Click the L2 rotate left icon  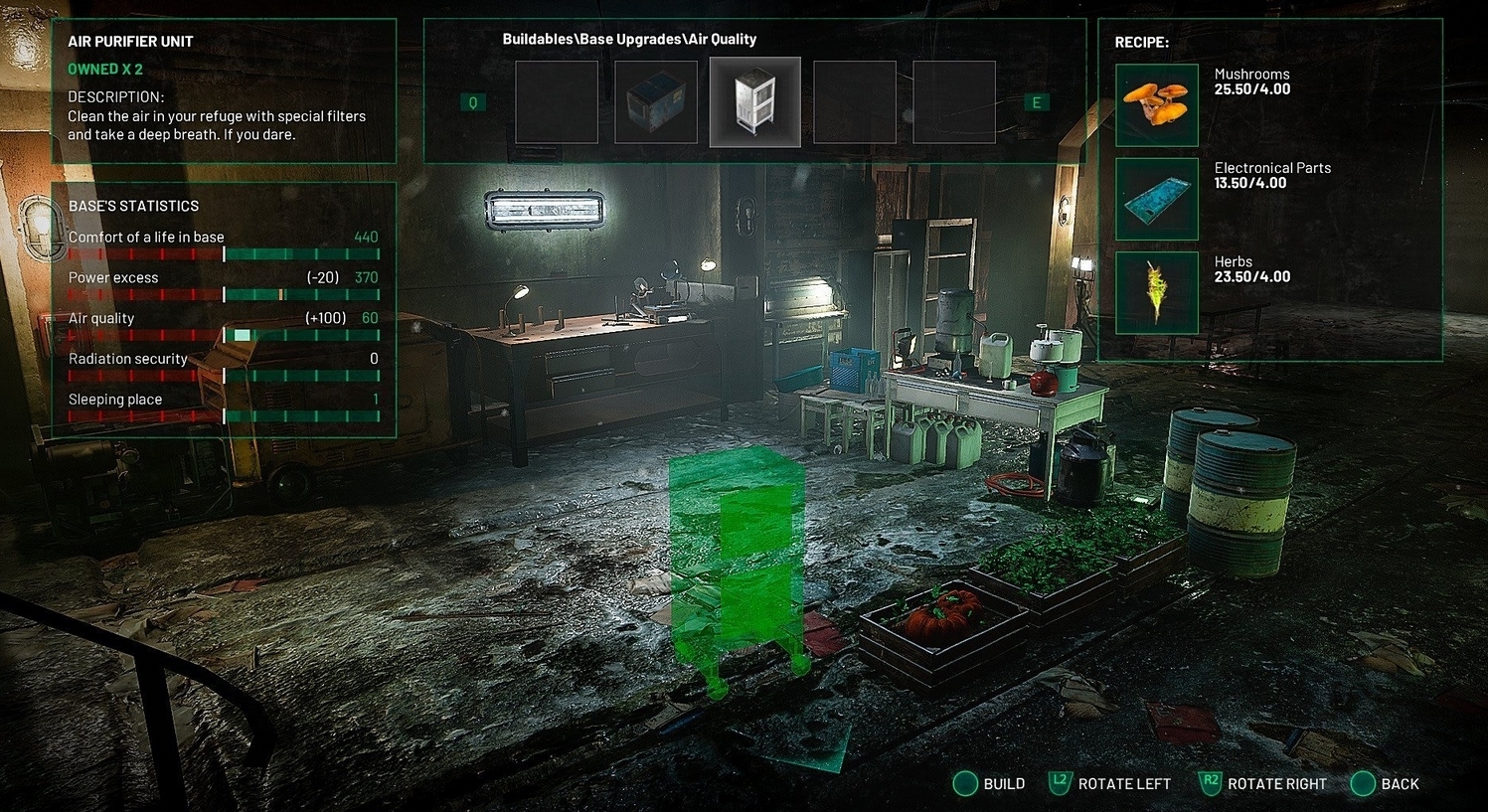(x=1061, y=783)
